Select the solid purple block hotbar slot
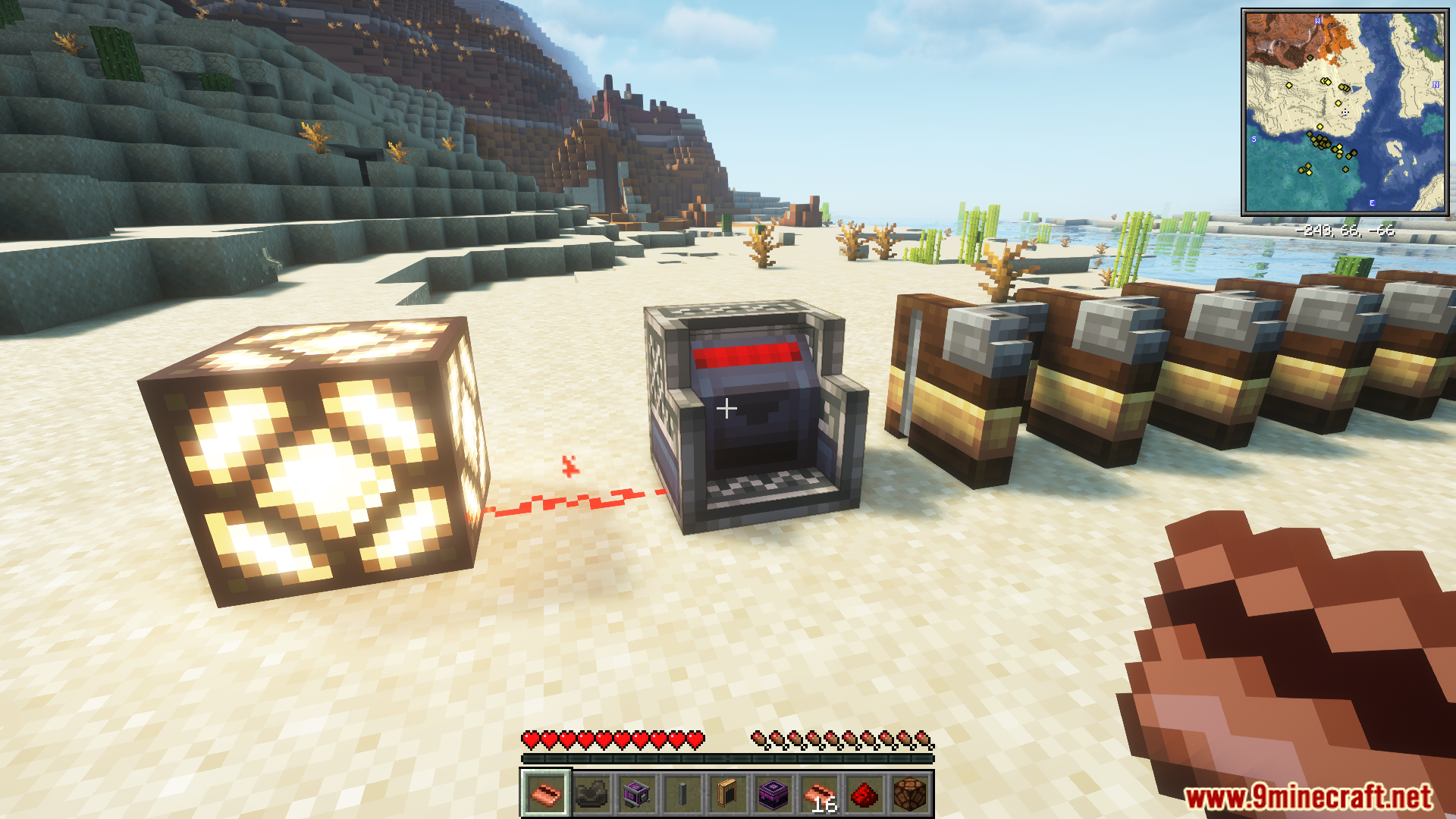The width and height of the screenshot is (1456, 819). 773,794
